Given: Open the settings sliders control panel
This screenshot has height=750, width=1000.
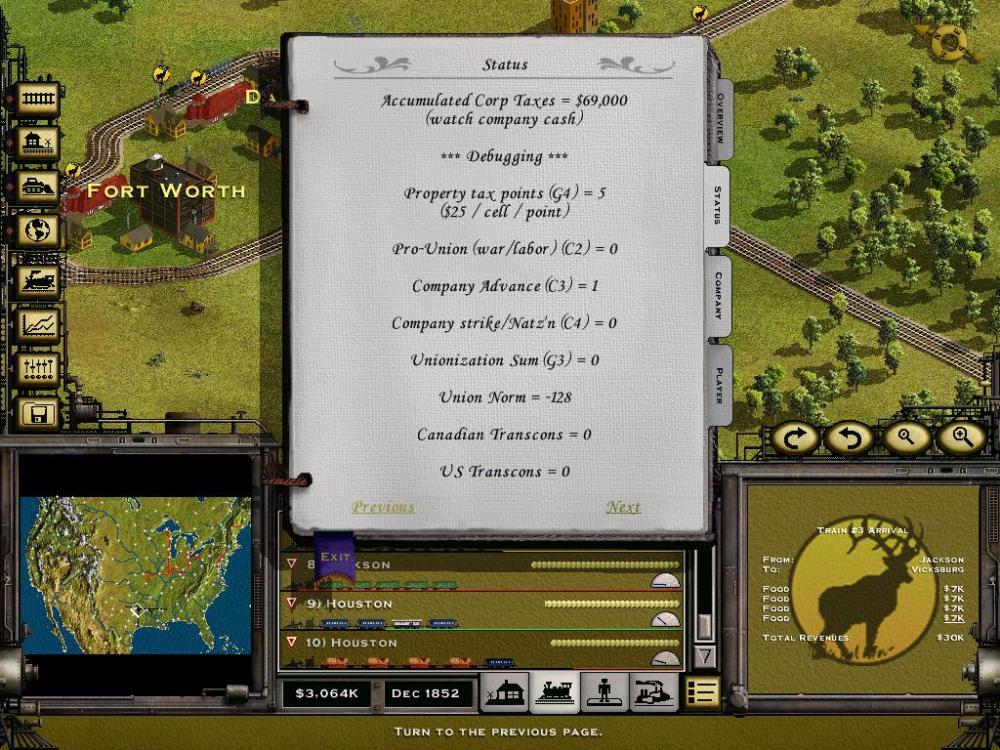Looking at the screenshot, I should point(39,368).
